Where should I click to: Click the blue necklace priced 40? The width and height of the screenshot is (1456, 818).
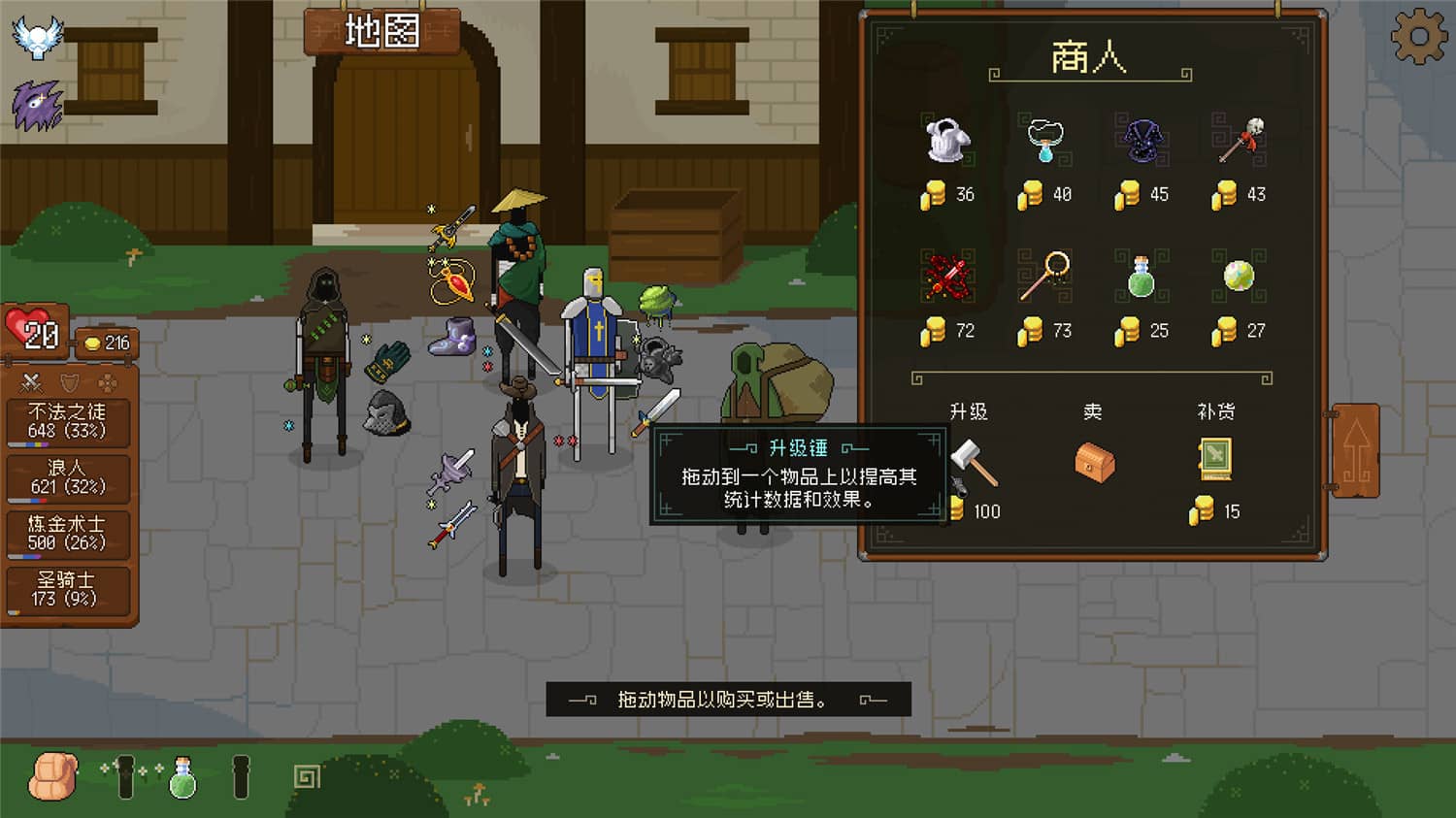[1045, 139]
